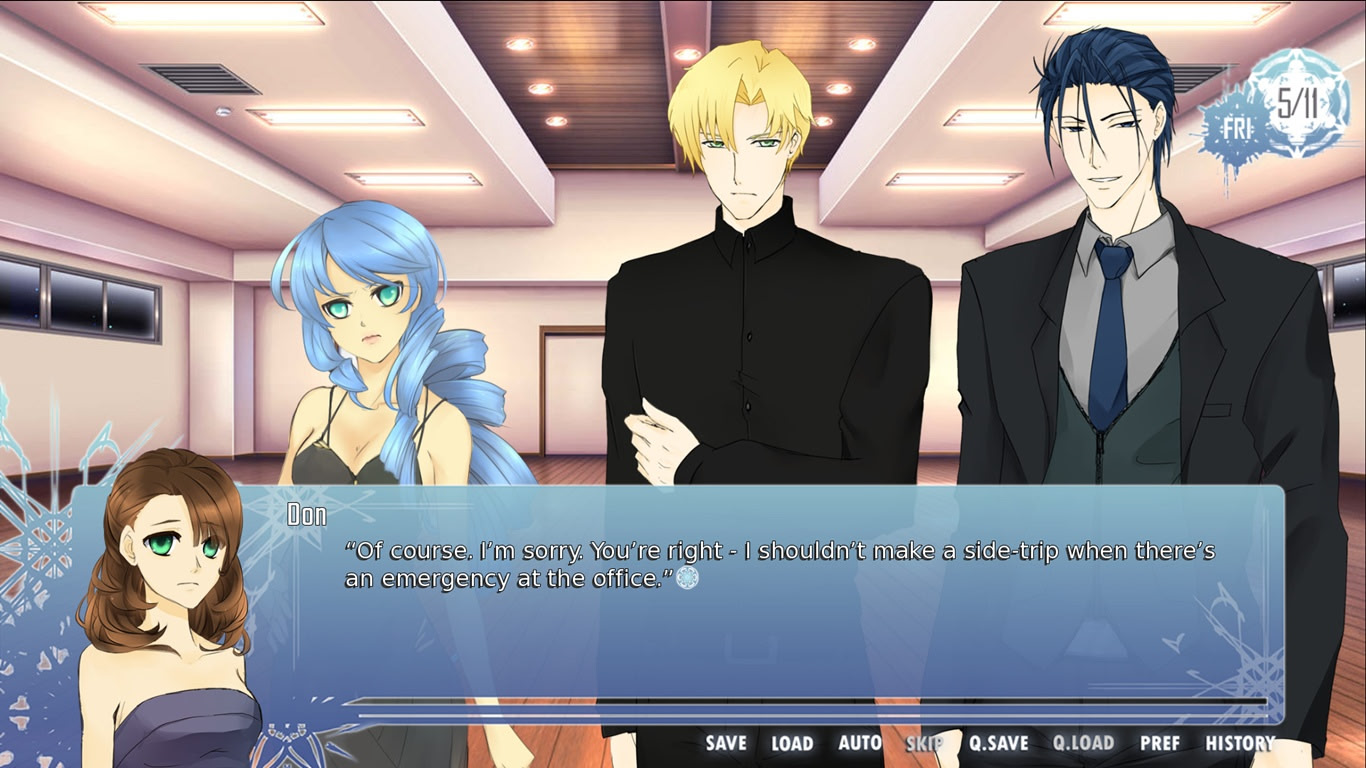Click the LOAD button to restore a save
The image size is (1366, 768).
click(791, 744)
